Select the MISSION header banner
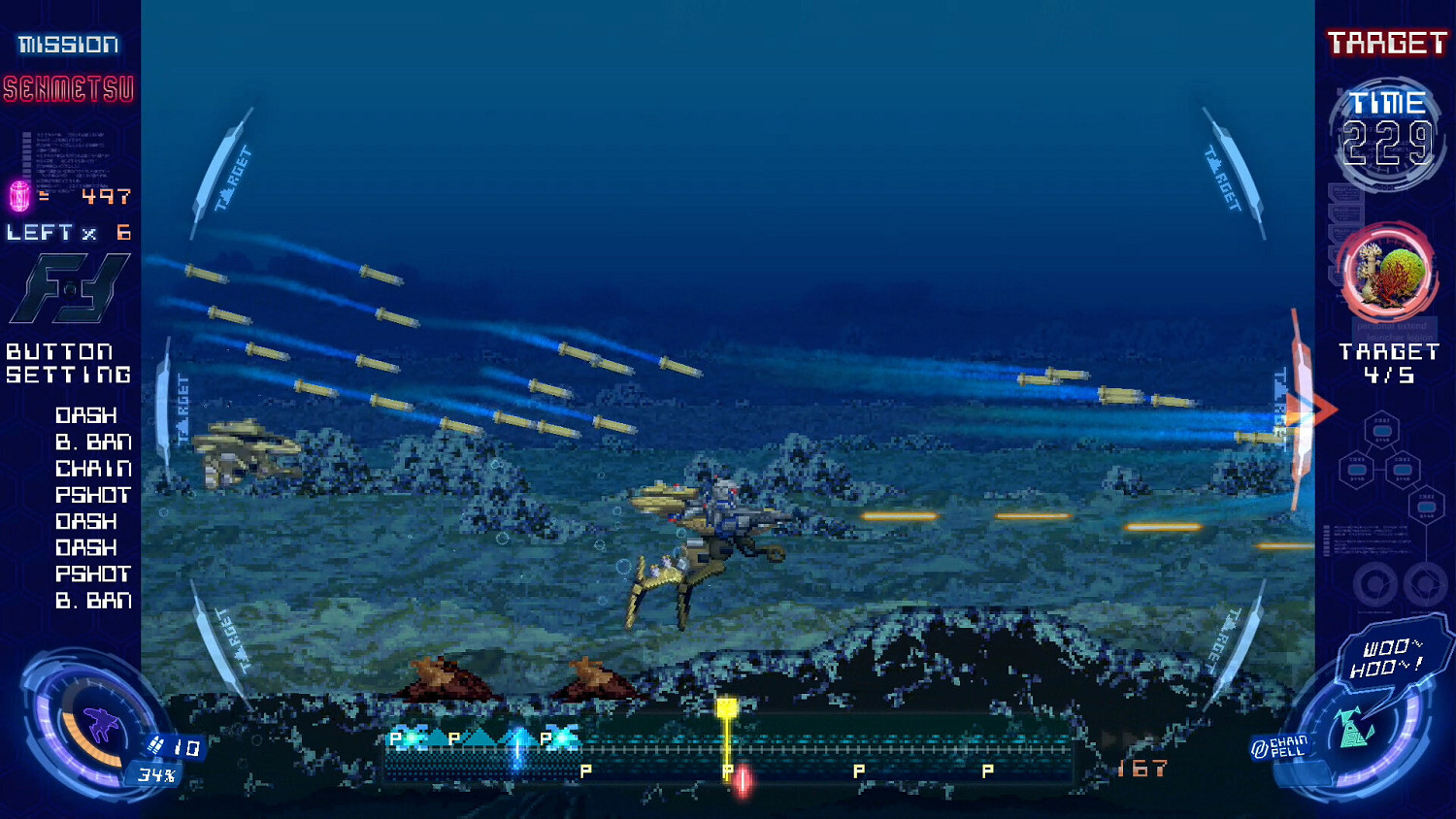The image size is (1456, 819). 68,44
